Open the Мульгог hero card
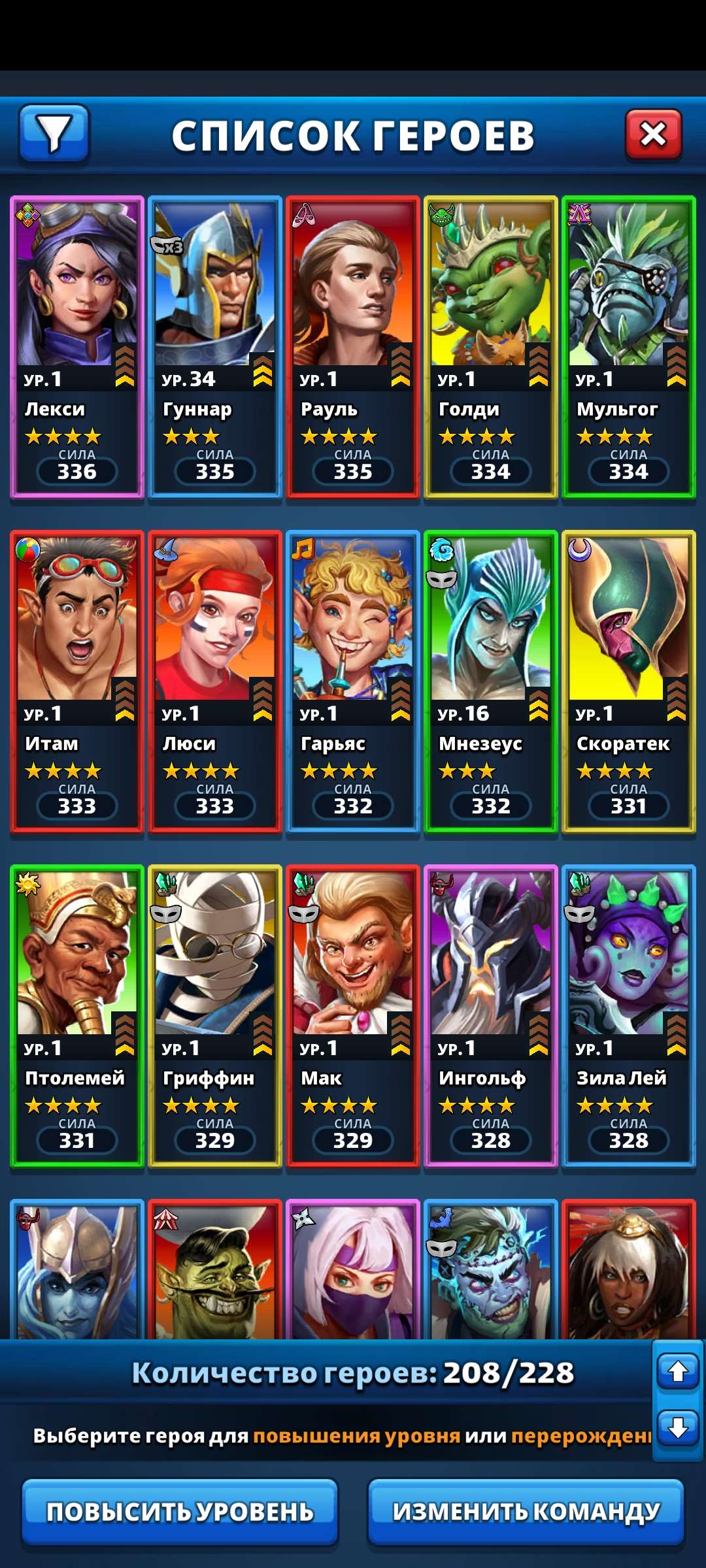This screenshot has width=706, height=1568. (629, 346)
